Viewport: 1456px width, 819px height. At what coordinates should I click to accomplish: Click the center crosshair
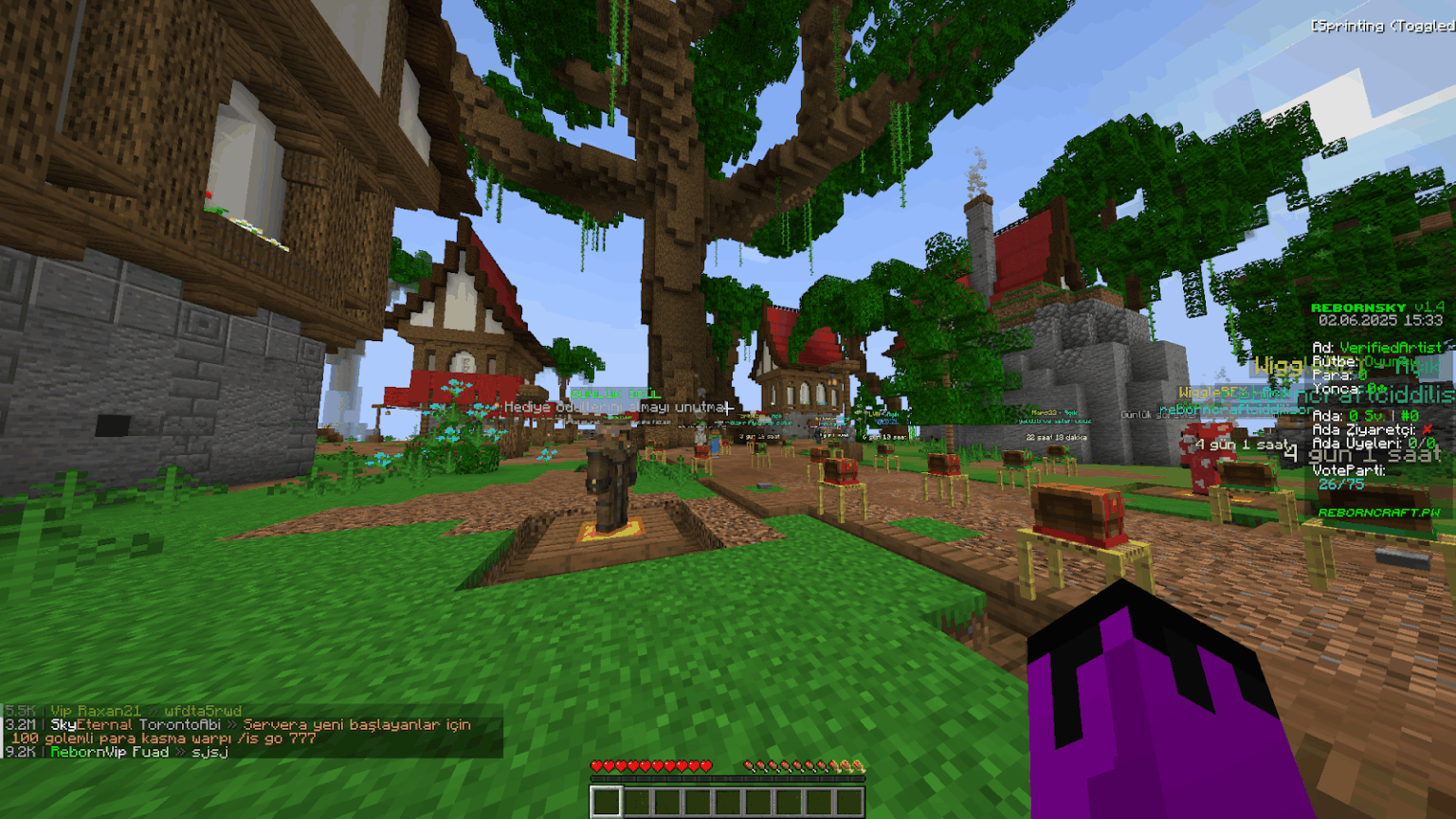coord(728,409)
